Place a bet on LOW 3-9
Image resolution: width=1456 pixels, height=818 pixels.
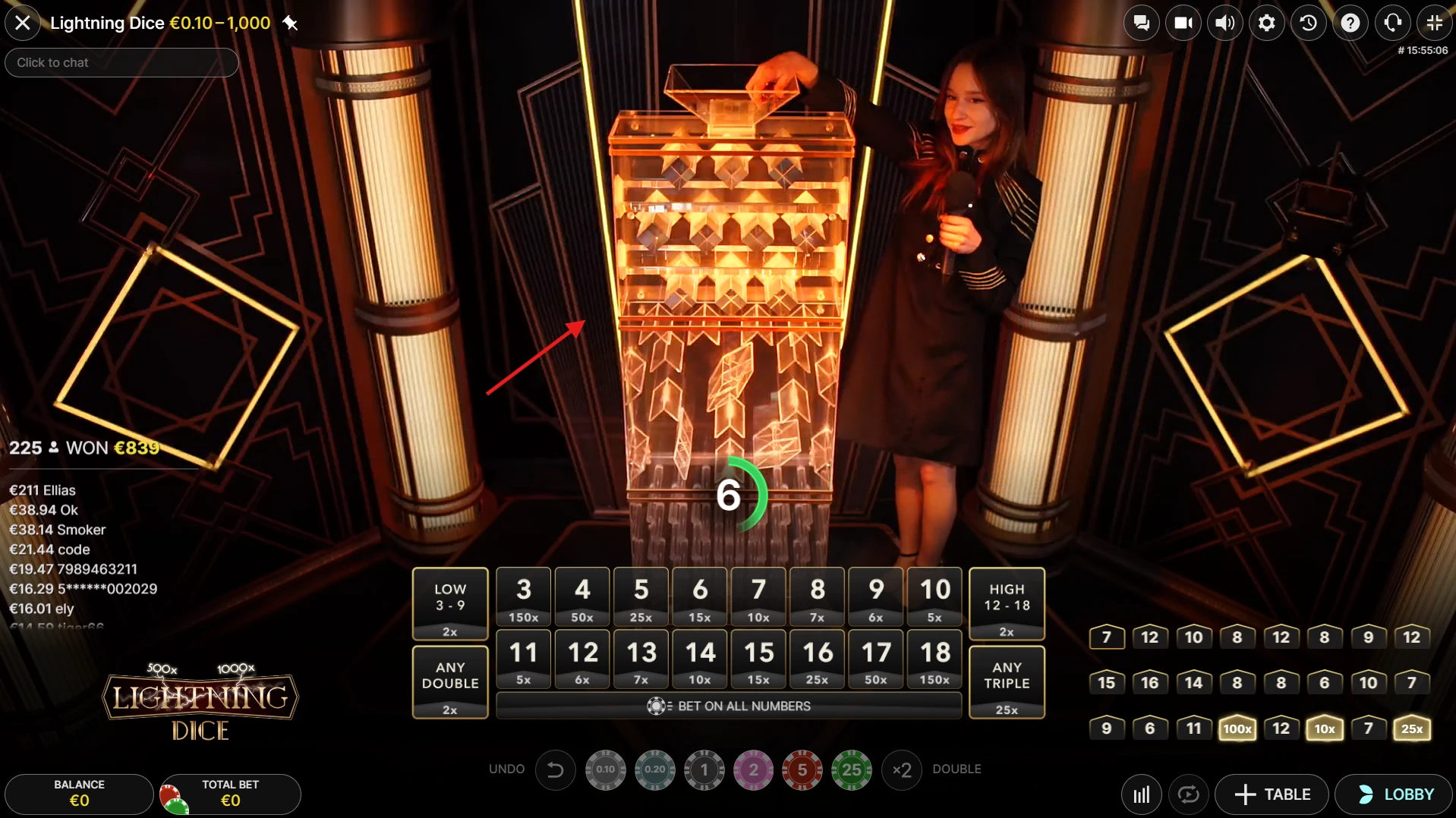point(450,604)
